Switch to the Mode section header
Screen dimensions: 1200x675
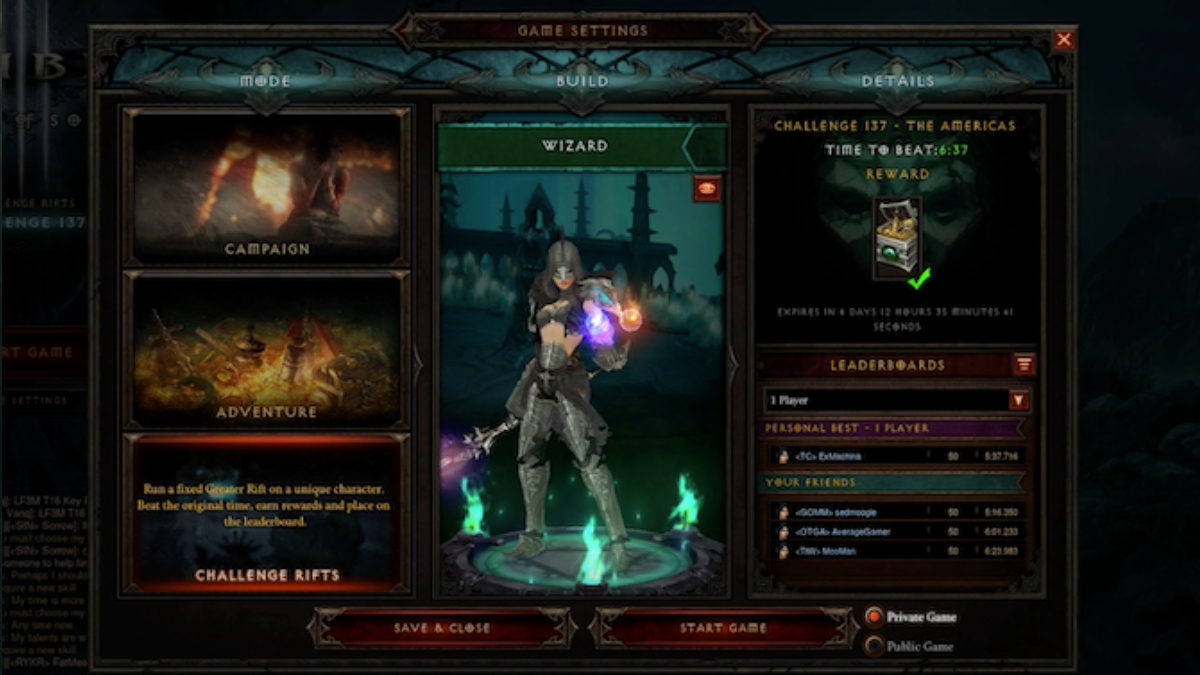(265, 81)
